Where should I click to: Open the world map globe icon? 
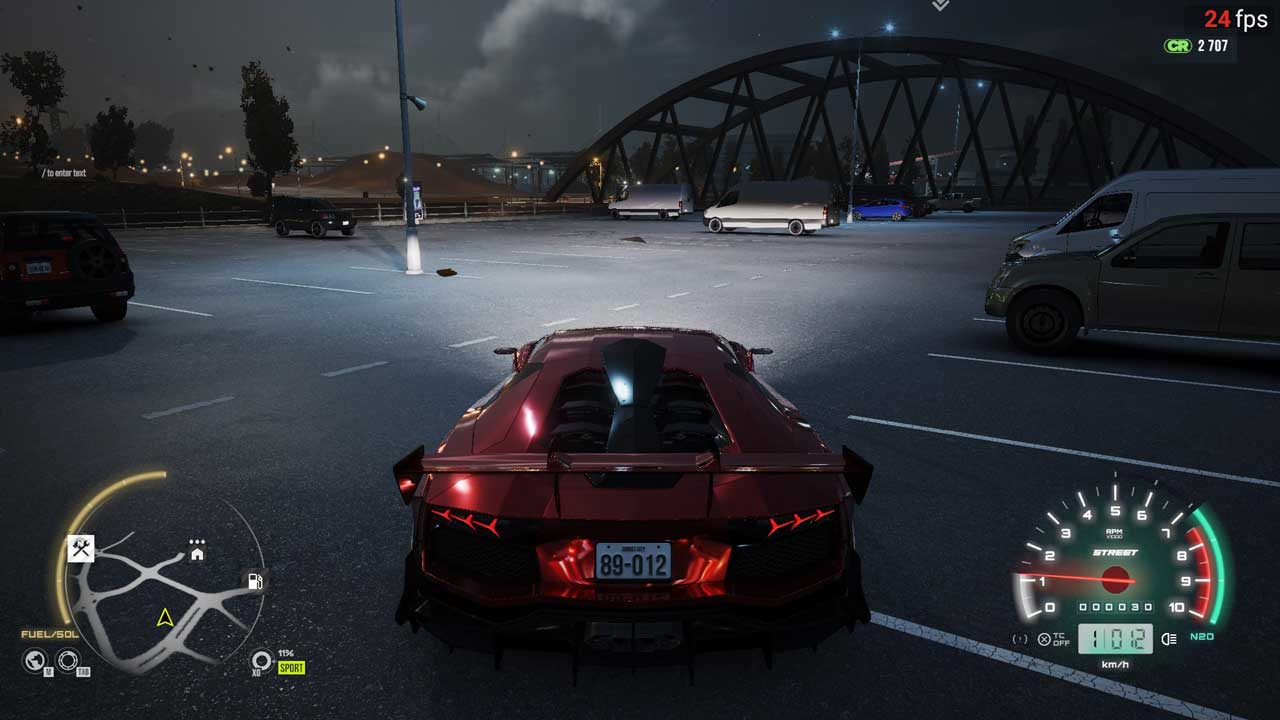point(35,660)
